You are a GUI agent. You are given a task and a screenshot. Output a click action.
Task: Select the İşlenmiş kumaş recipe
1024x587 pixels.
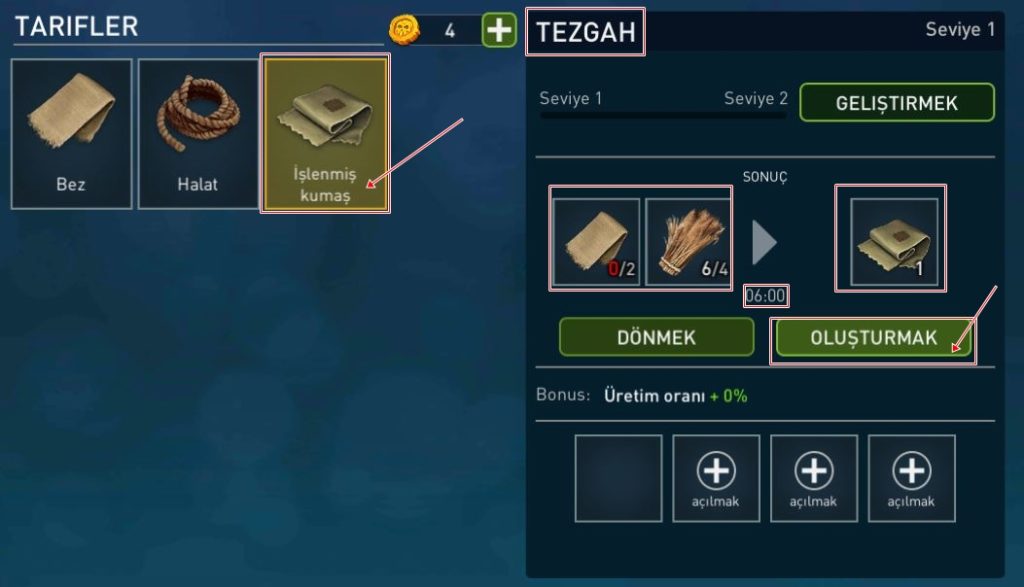coord(324,133)
